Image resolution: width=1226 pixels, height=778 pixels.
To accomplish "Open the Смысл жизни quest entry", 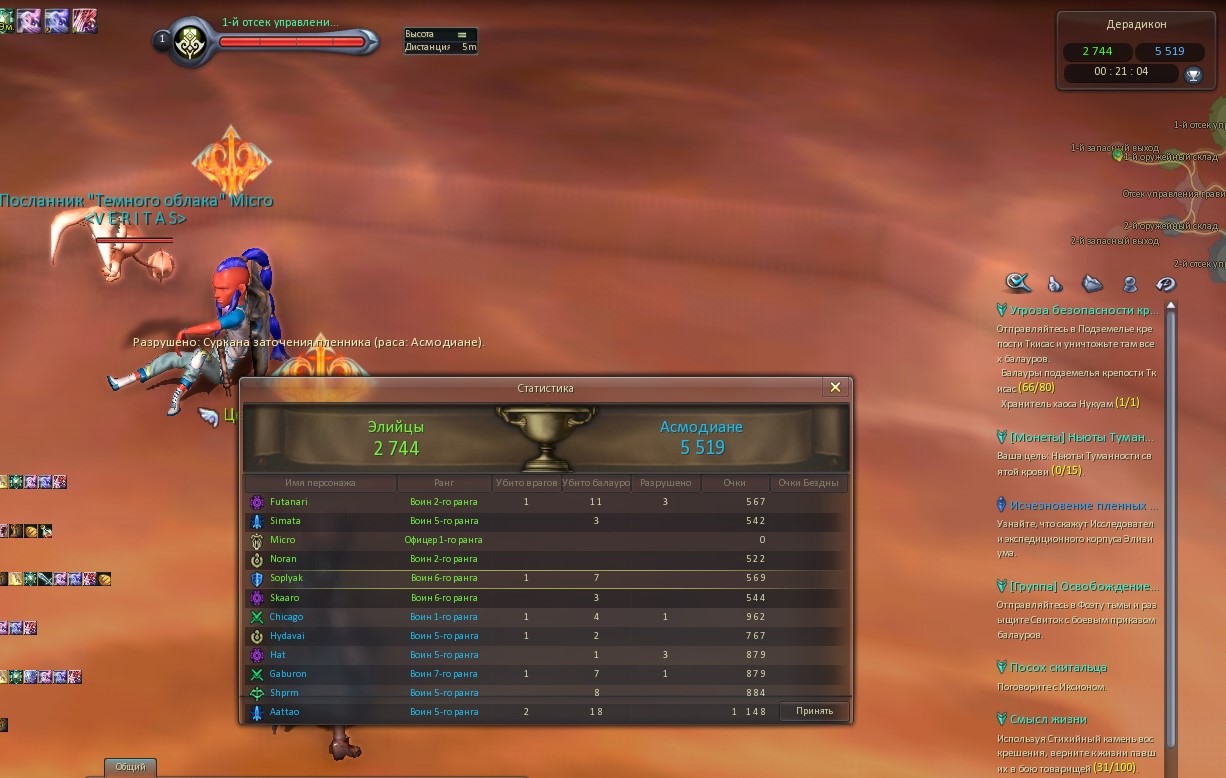I will pos(1048,719).
